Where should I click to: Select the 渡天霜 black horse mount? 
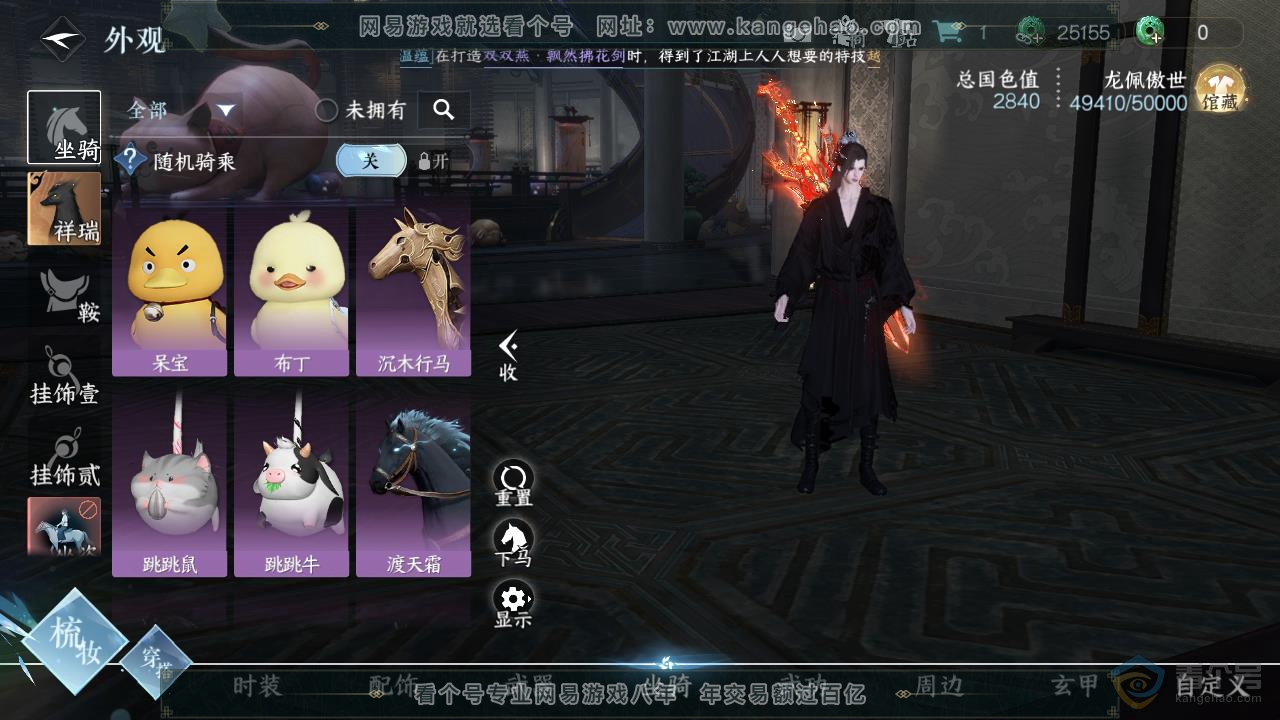click(413, 489)
